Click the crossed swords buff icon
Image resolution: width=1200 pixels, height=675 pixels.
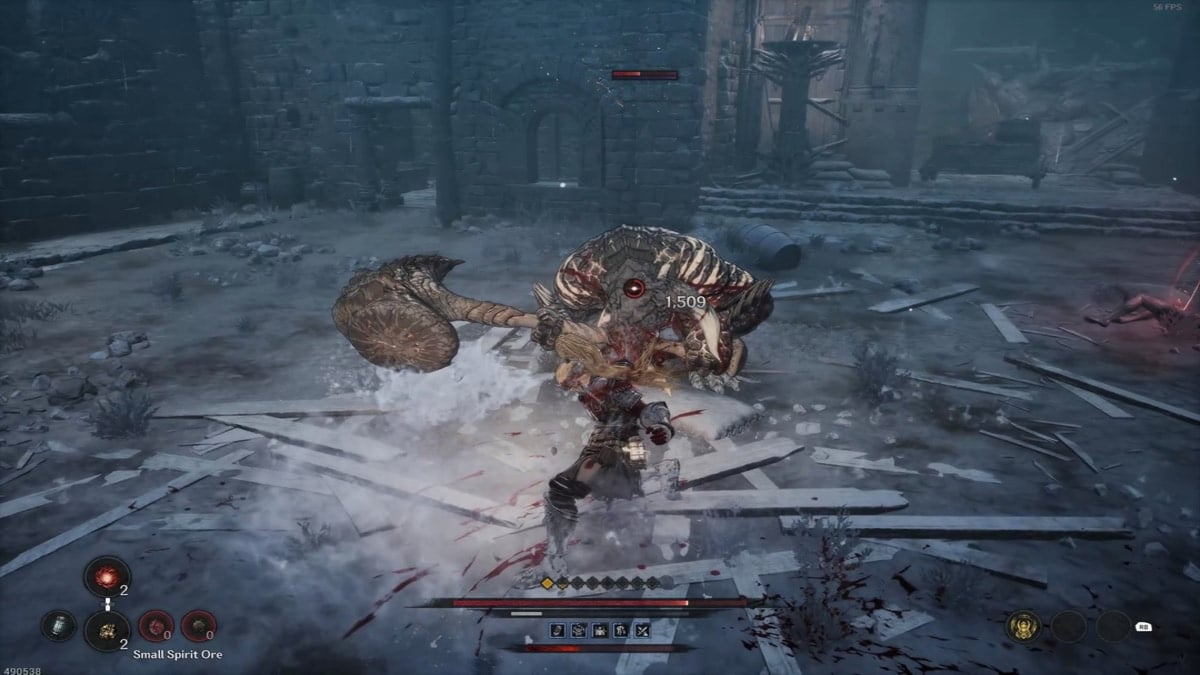(642, 630)
